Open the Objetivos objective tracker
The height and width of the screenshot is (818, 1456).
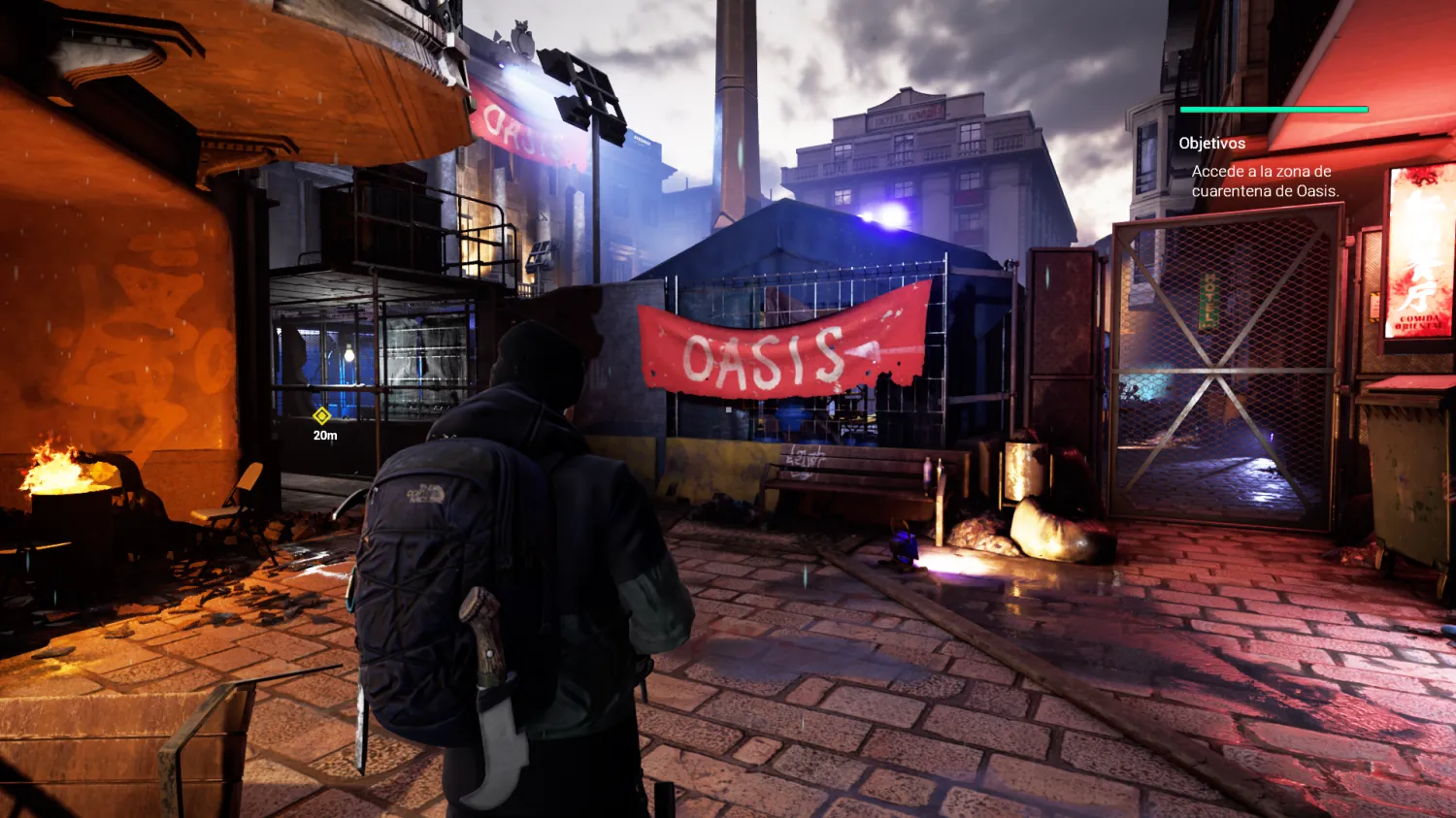(x=1211, y=144)
